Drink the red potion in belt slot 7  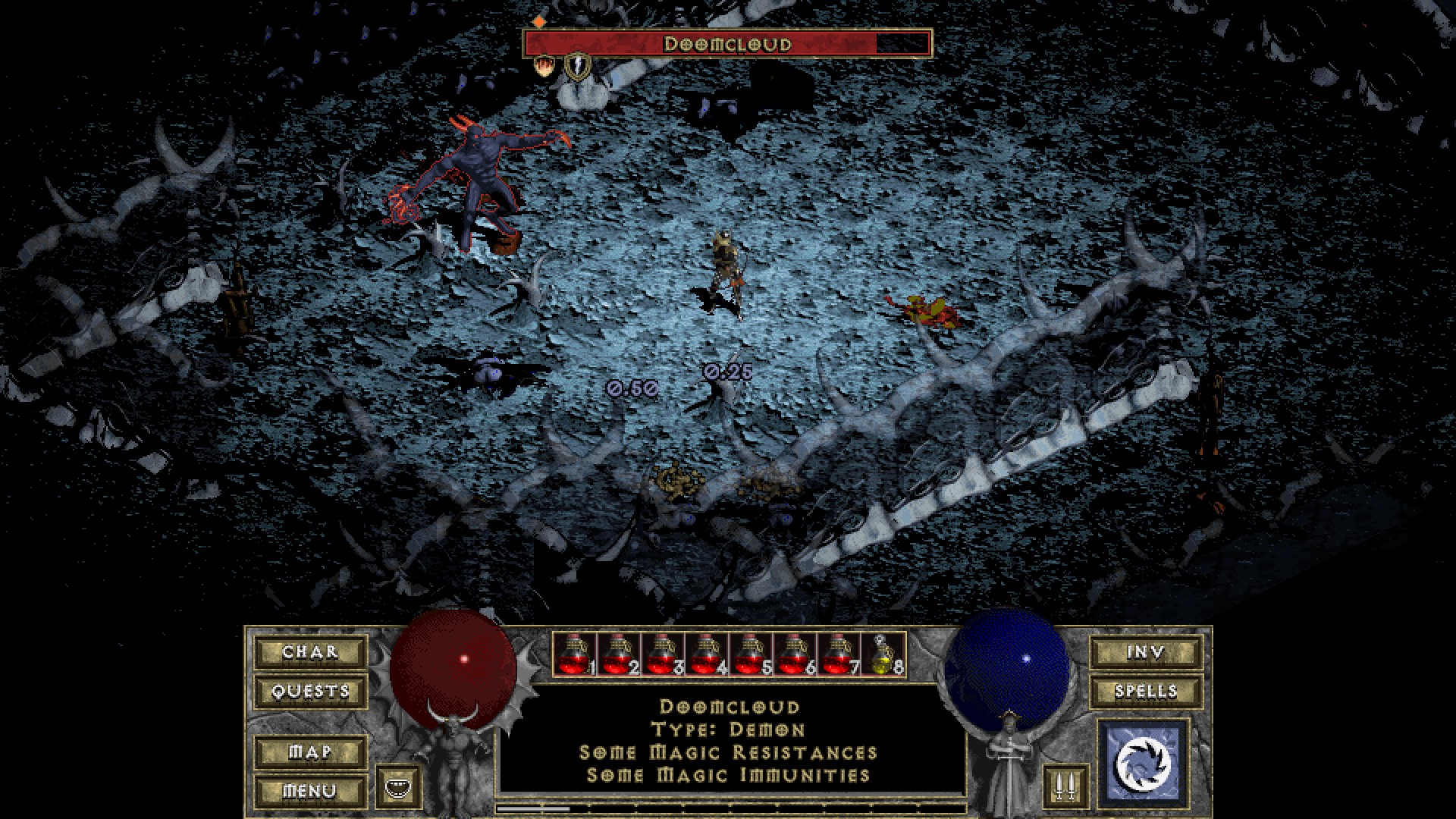[x=838, y=655]
